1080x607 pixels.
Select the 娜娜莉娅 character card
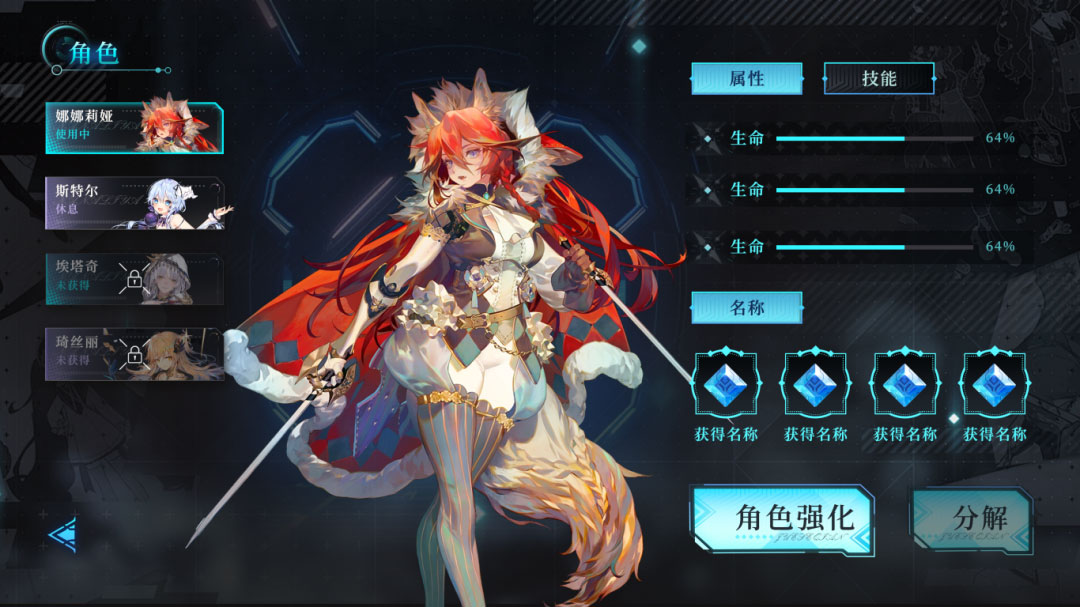tap(134, 128)
